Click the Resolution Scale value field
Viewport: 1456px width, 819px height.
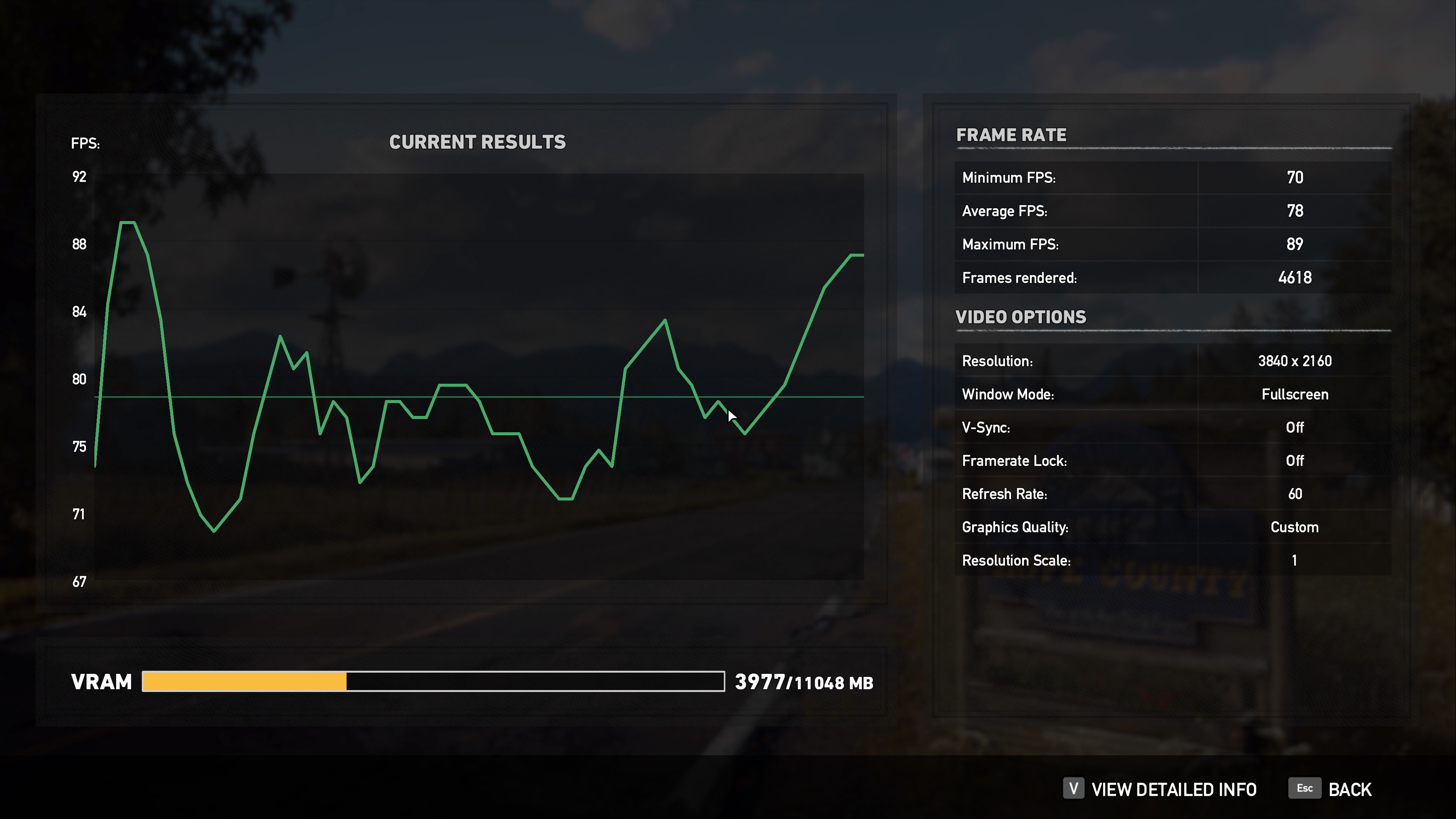tap(1294, 560)
